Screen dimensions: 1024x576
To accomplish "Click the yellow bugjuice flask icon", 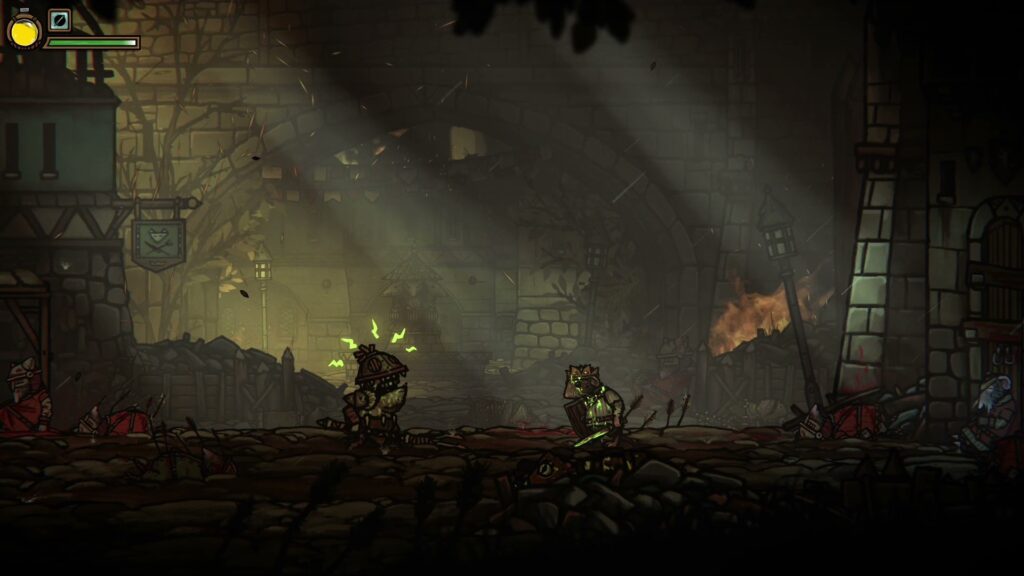I will click(23, 31).
